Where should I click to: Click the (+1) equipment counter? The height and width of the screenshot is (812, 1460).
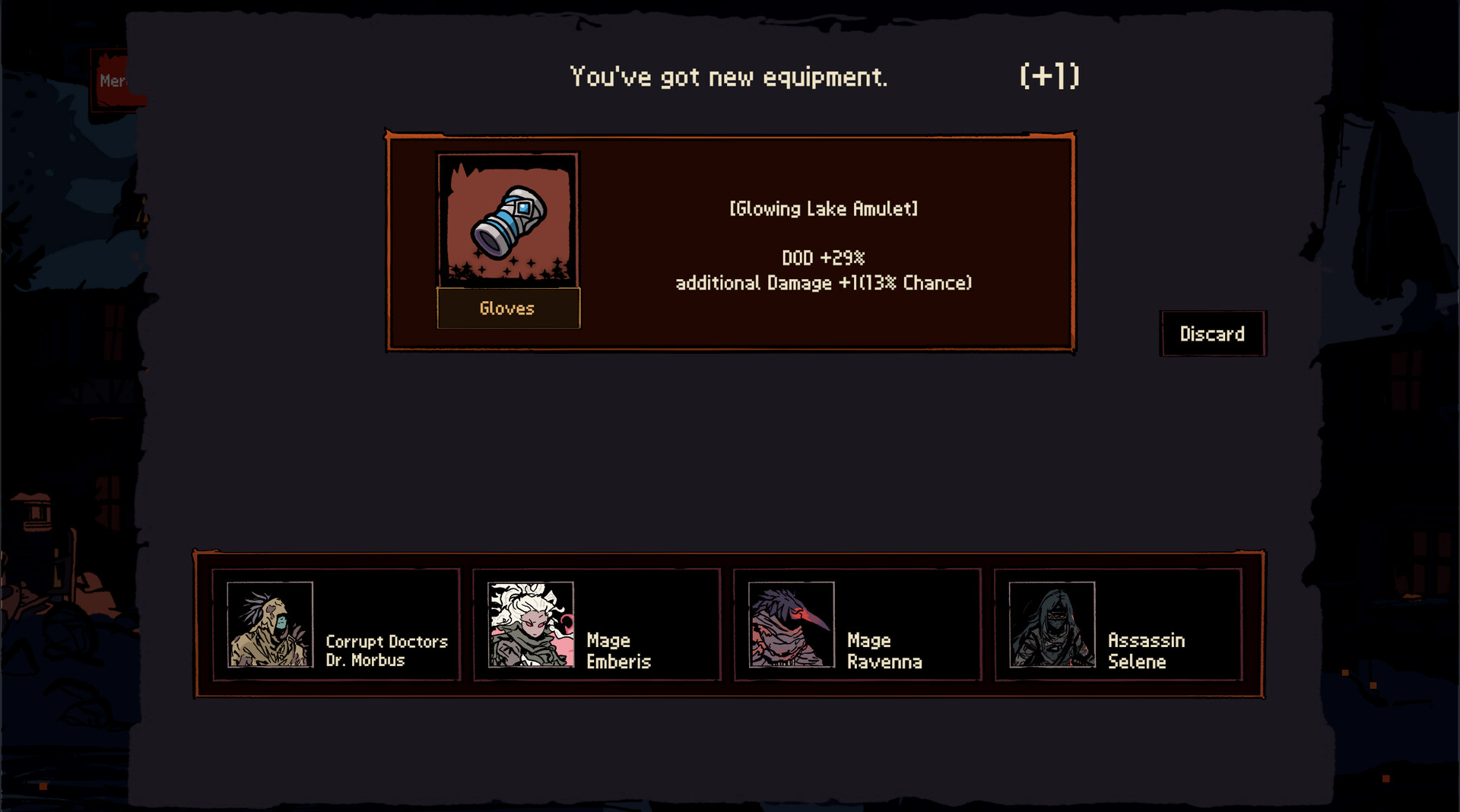(x=1050, y=75)
